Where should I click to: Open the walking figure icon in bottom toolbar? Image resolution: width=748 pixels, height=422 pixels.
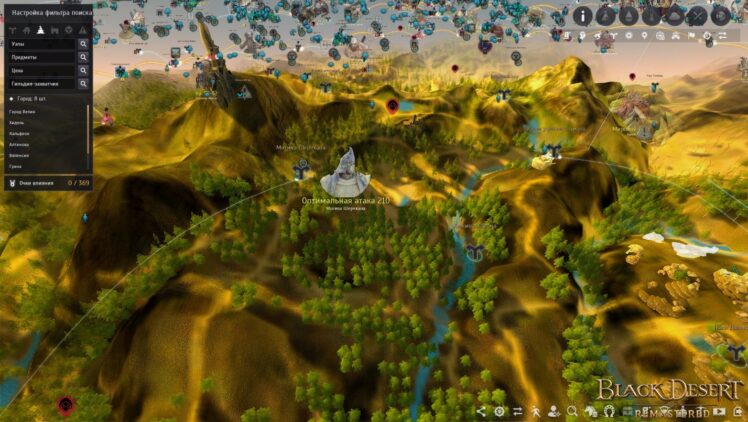(535, 411)
